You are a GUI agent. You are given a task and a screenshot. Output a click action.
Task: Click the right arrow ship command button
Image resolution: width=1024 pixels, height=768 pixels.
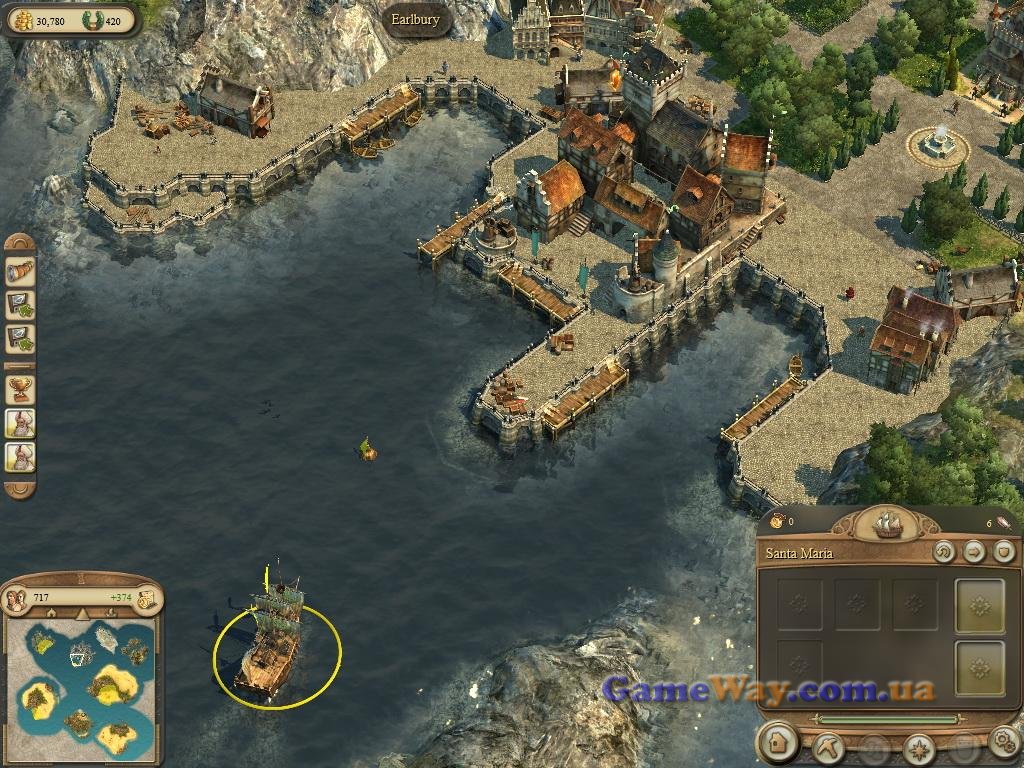(974, 551)
